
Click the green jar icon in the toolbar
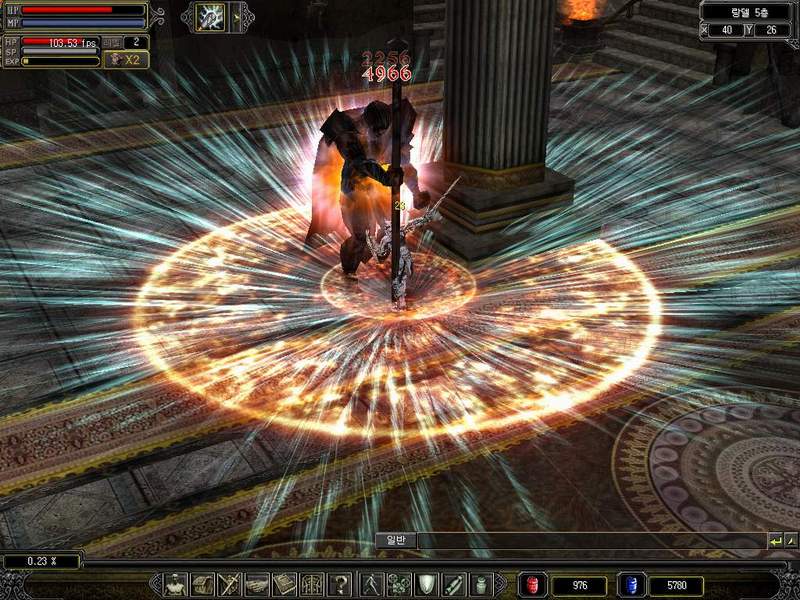tap(481, 585)
